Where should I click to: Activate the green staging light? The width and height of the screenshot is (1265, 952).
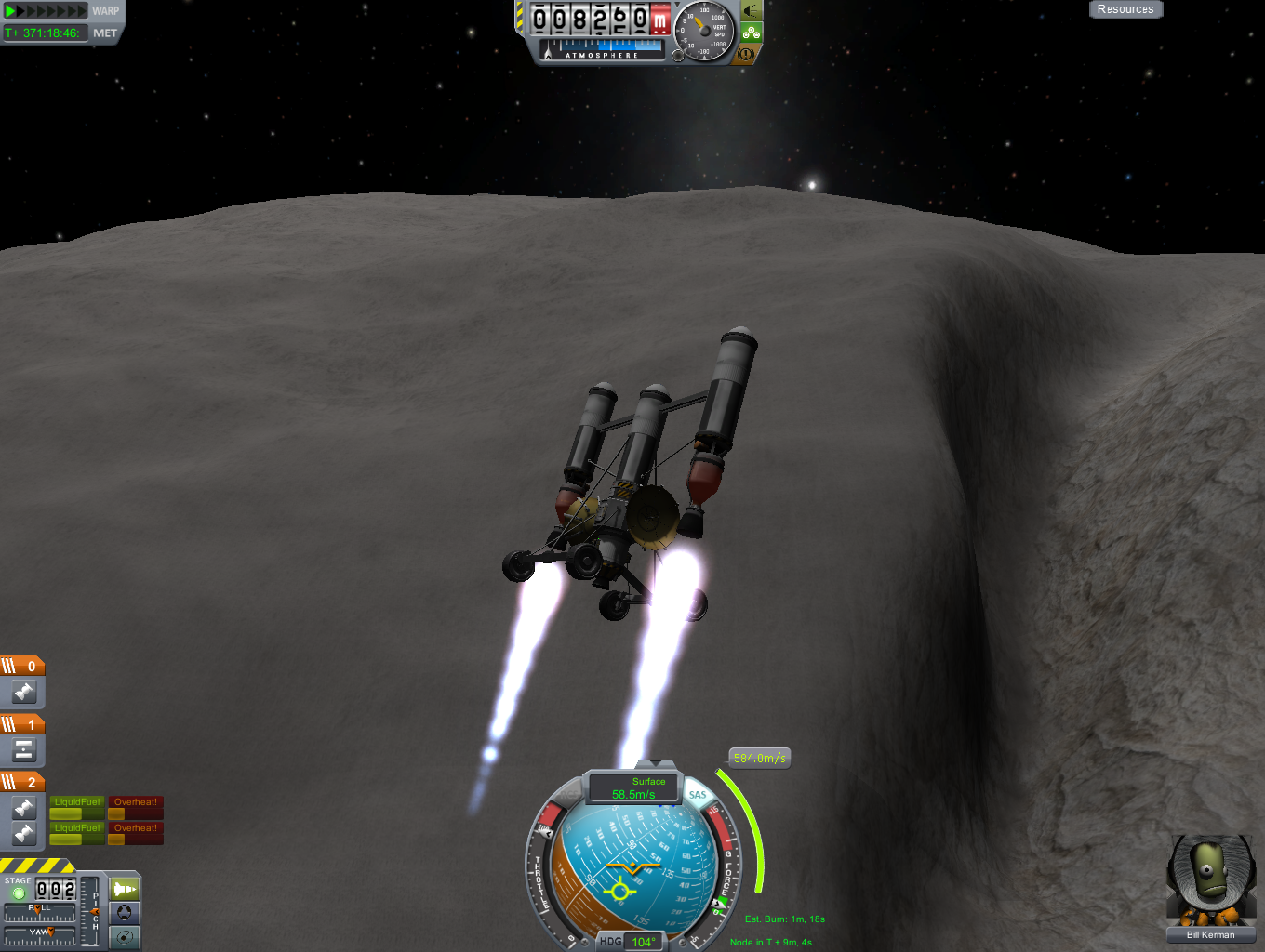[x=19, y=892]
